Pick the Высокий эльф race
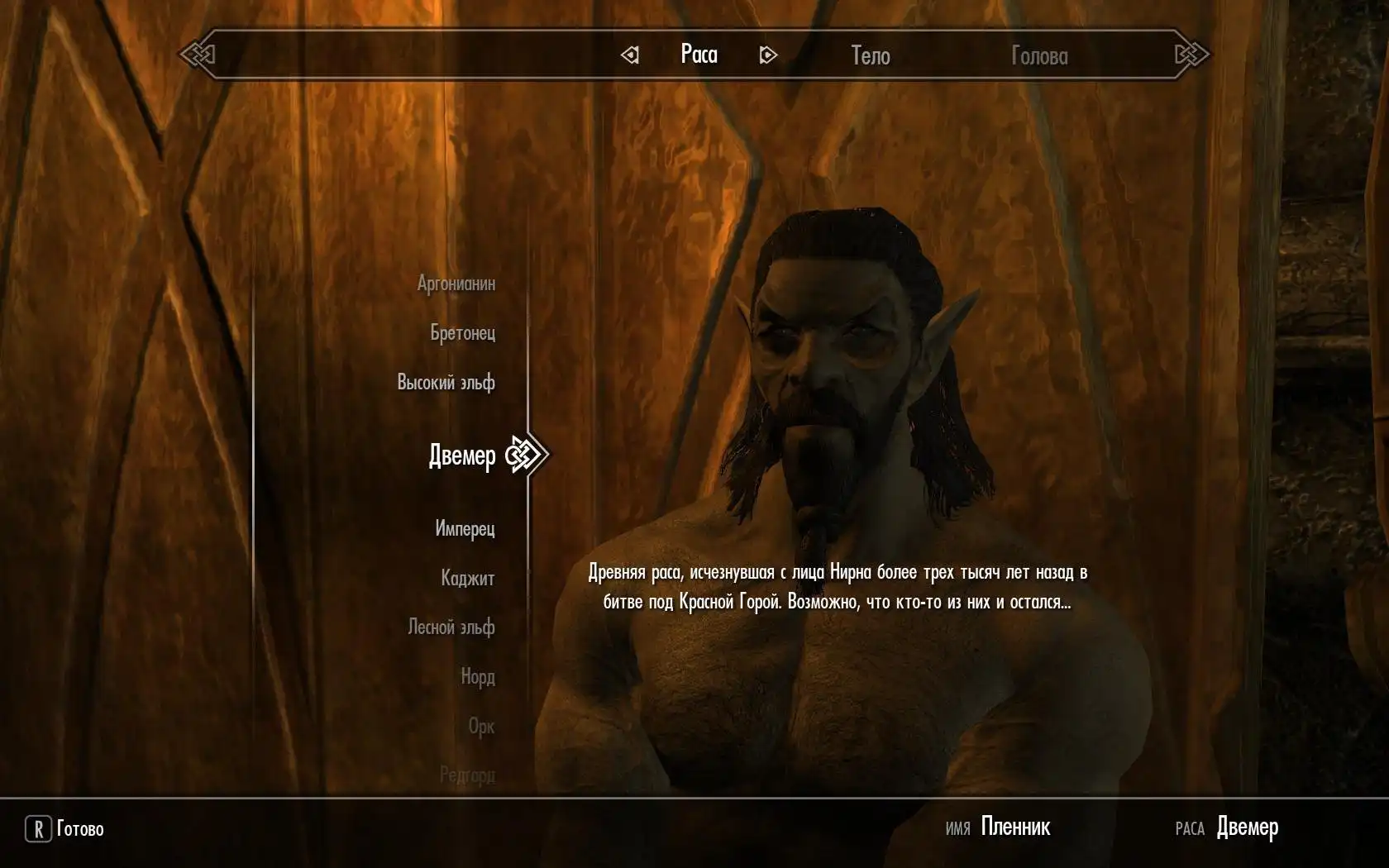 pyautogui.click(x=446, y=382)
